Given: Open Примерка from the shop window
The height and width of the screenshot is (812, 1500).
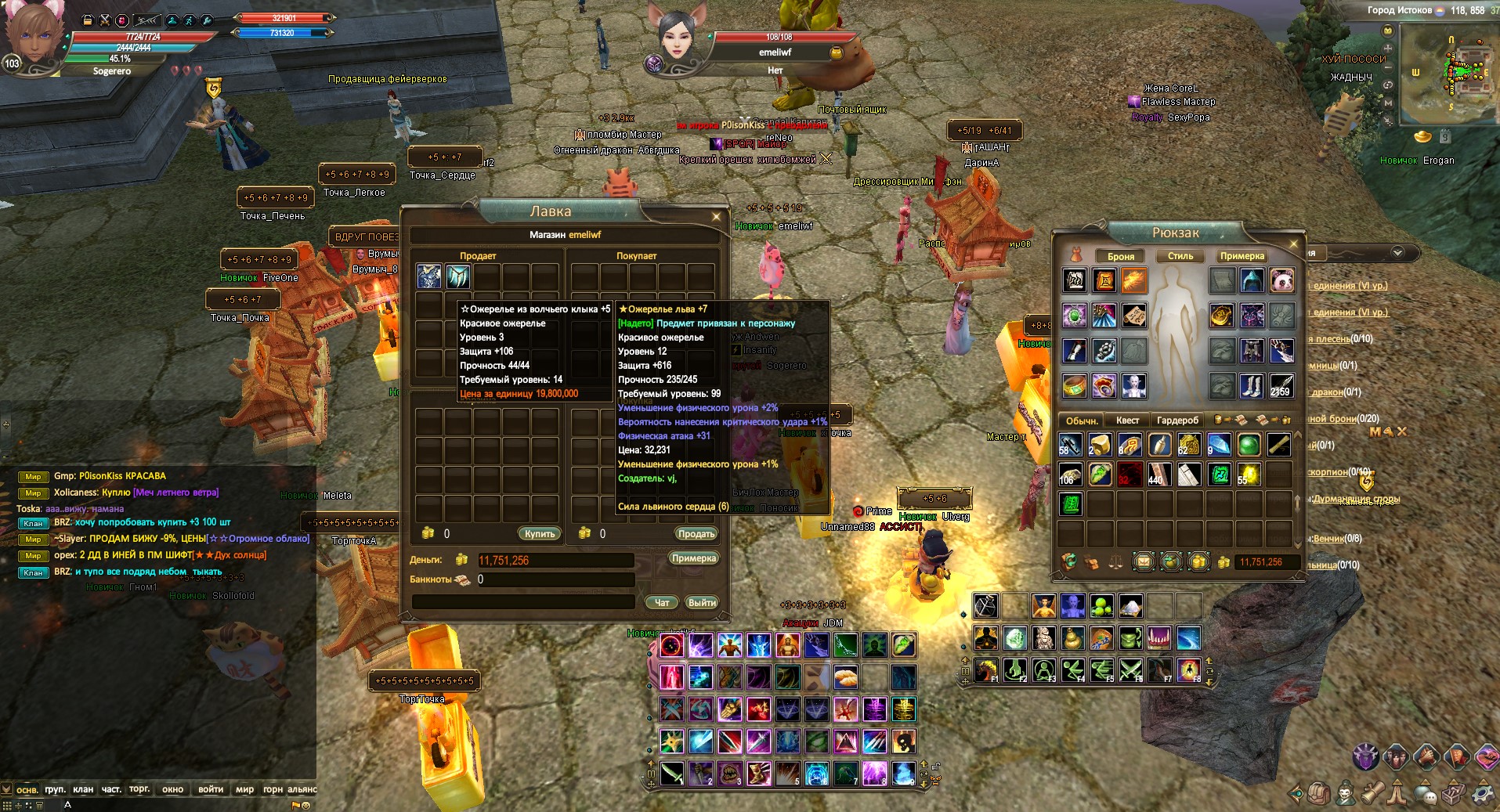Looking at the screenshot, I should point(693,558).
